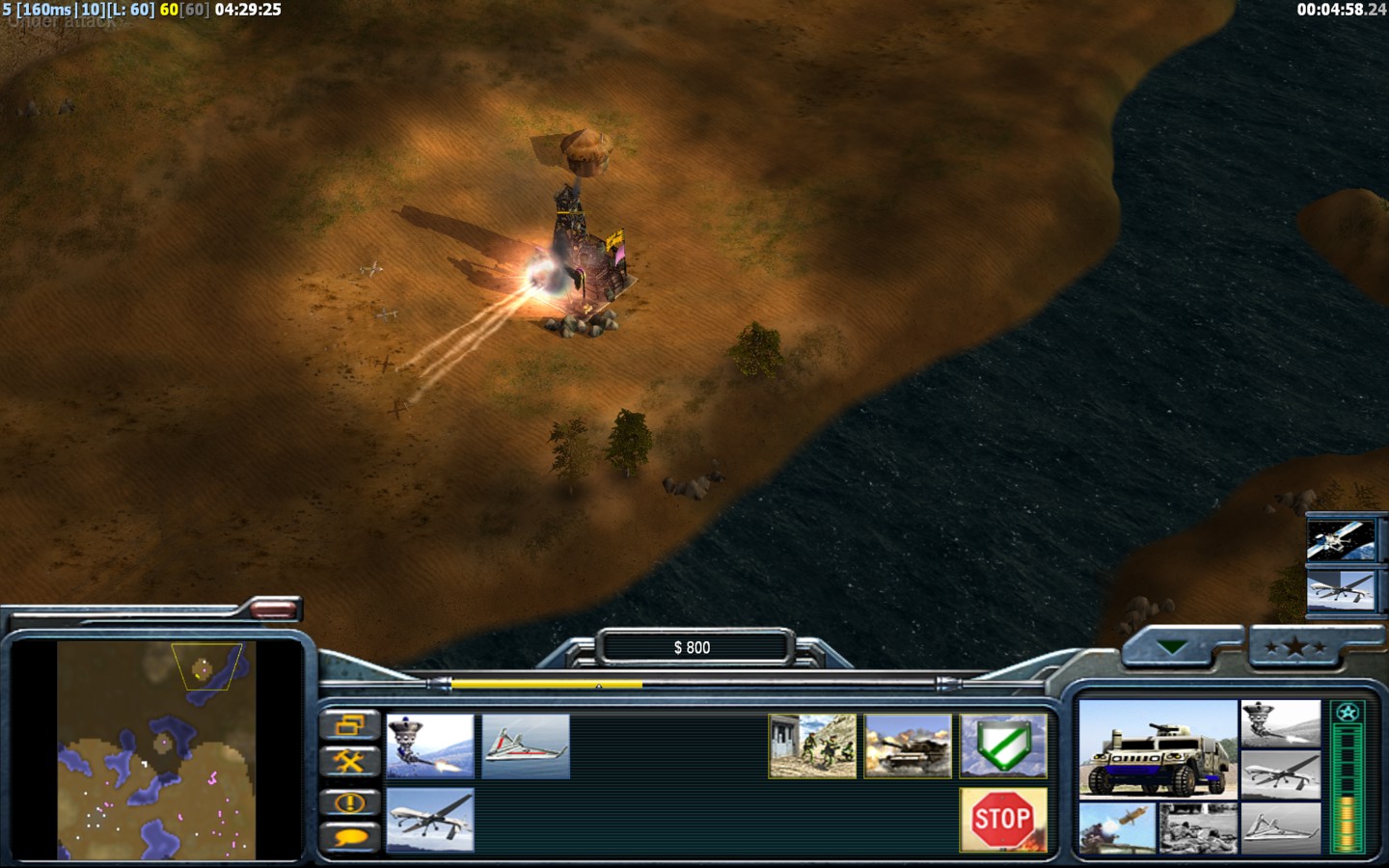
Task: Click the crossed hammer and wrench button
Action: (x=349, y=762)
